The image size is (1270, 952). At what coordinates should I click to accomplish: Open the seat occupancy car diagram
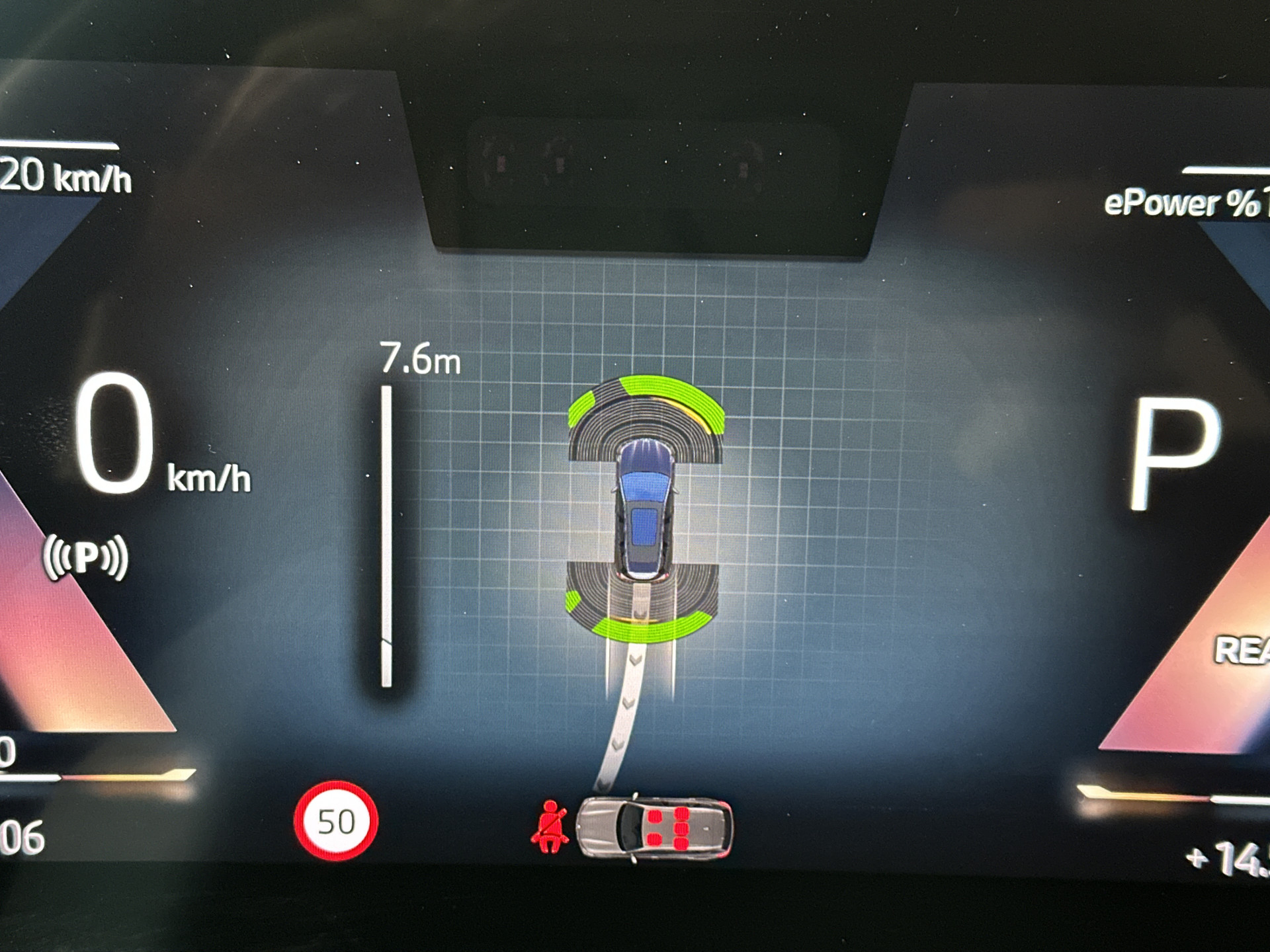(656, 828)
